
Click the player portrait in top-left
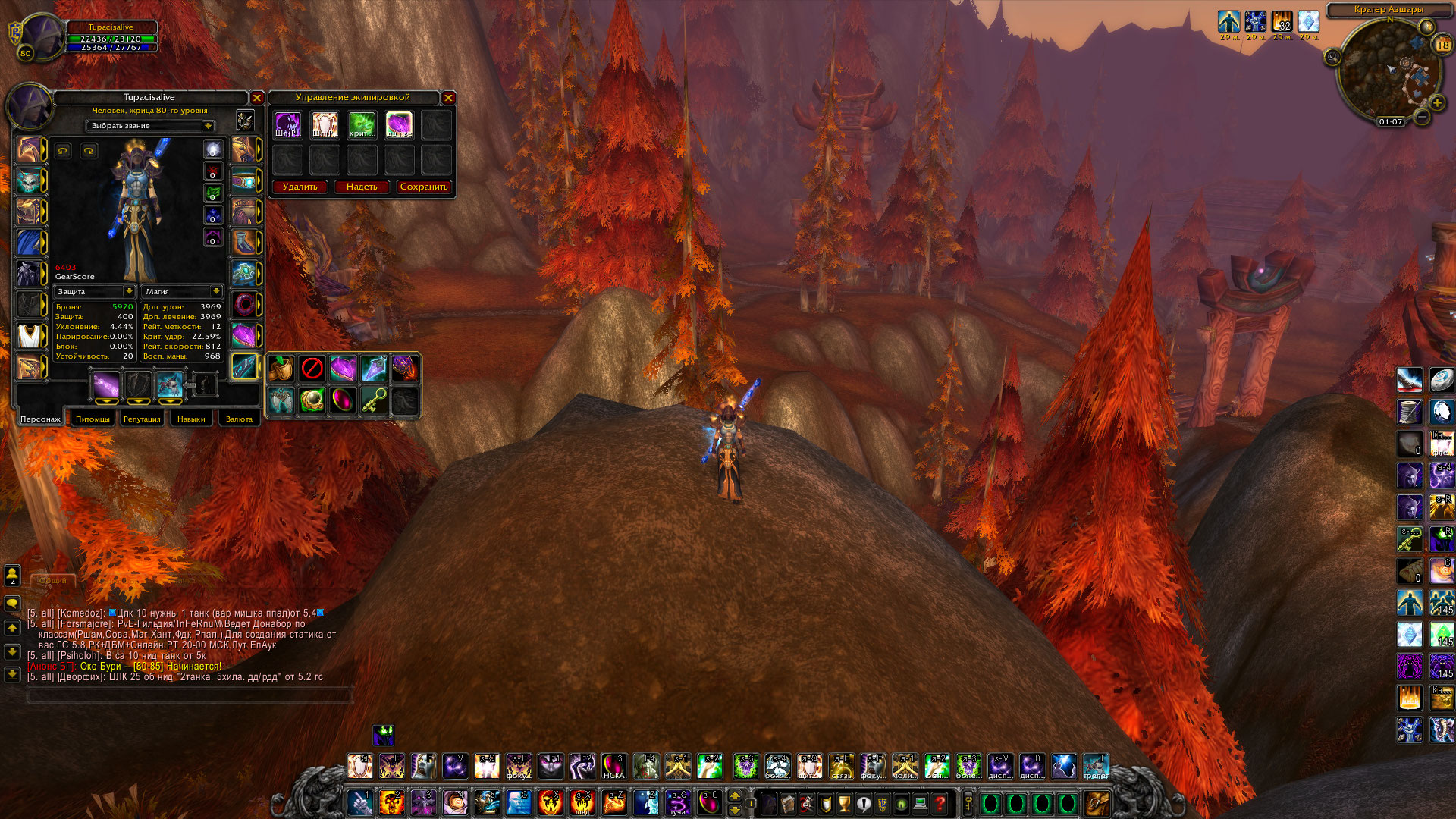42,36
